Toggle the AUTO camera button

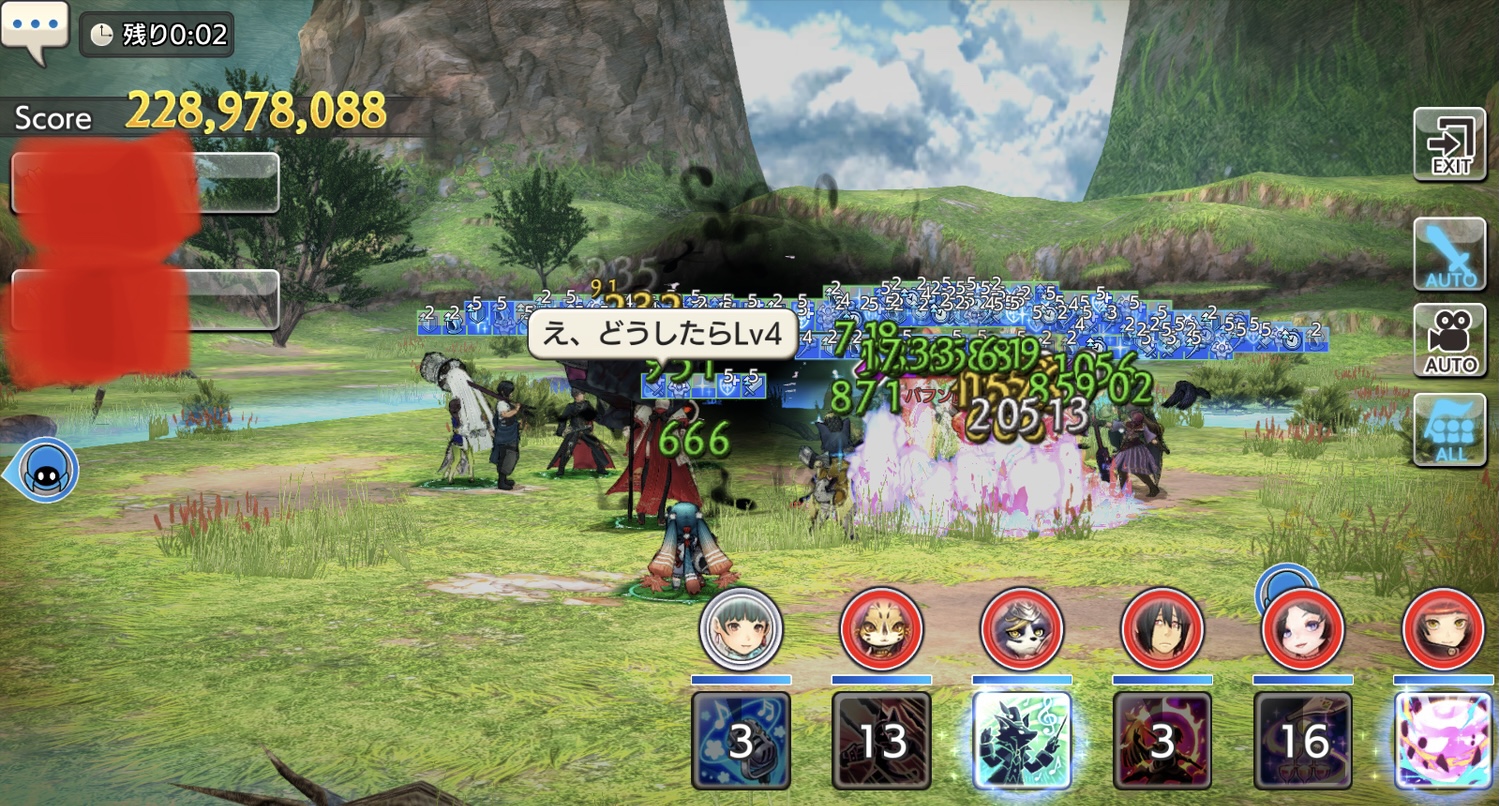tap(1449, 341)
